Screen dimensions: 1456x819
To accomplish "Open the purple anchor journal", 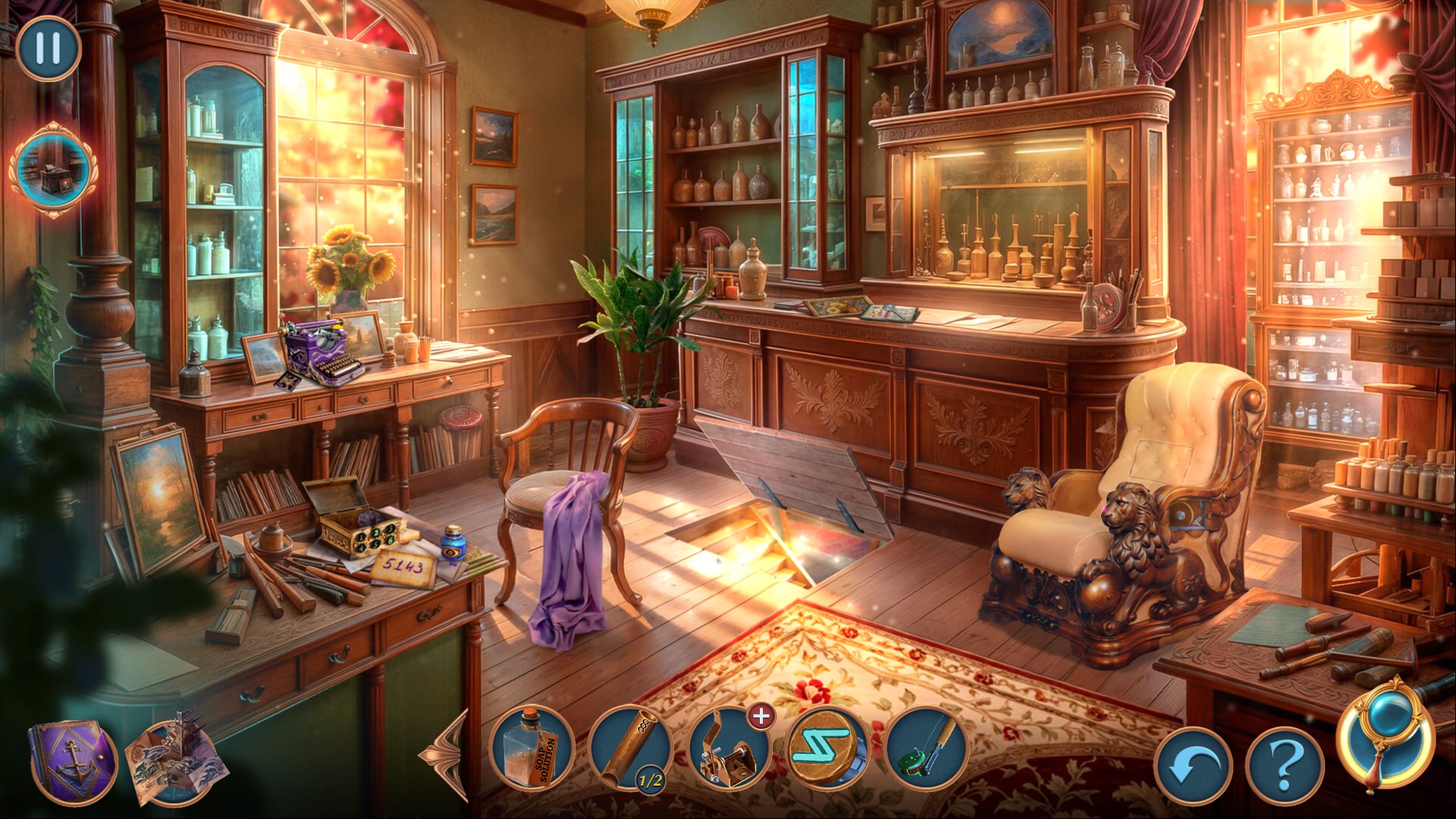I will point(73,762).
